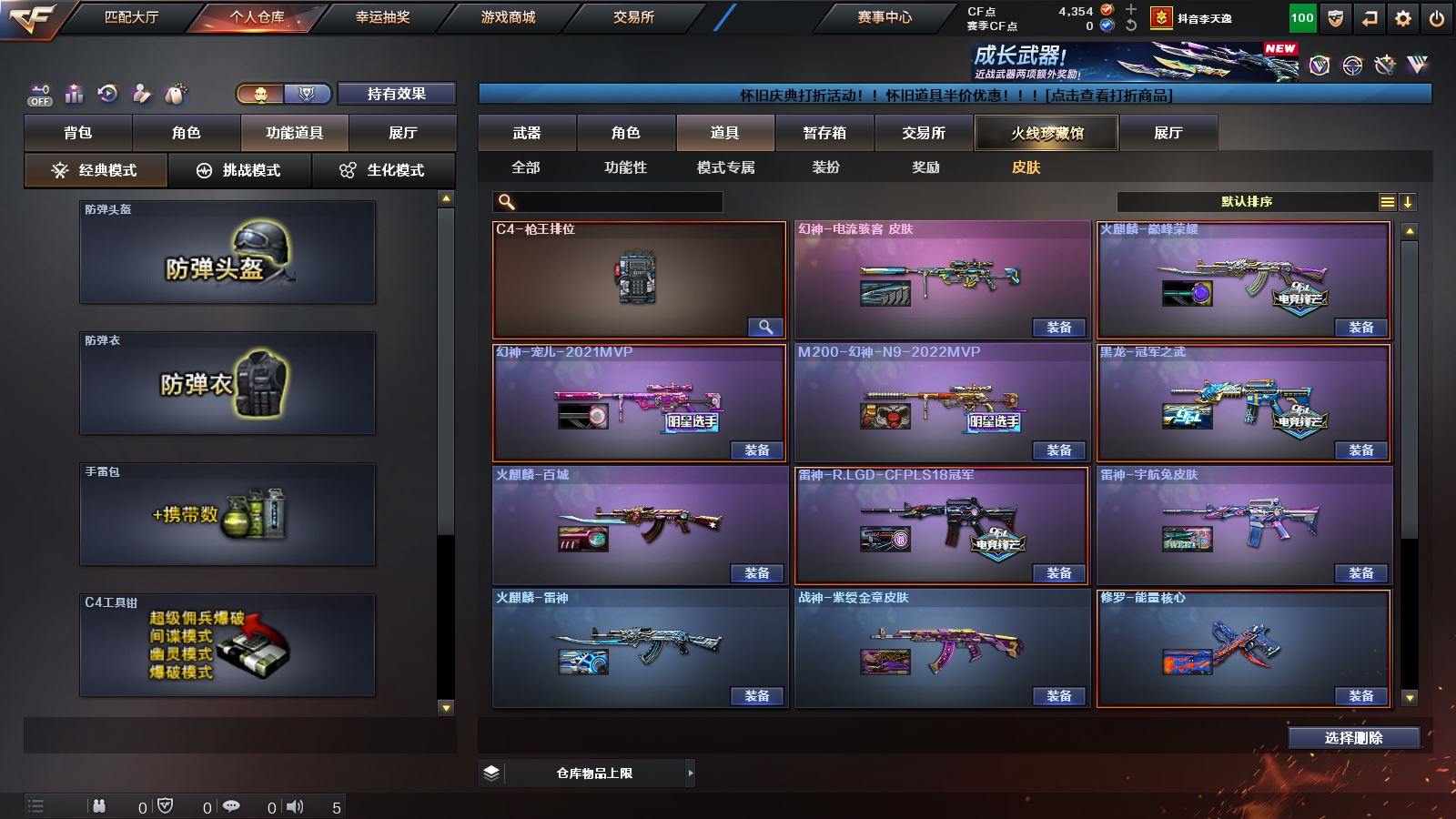This screenshot has width=1456, height=819.
Task: Choose the 生化模式 biochemical mode tab
Action: tap(383, 170)
